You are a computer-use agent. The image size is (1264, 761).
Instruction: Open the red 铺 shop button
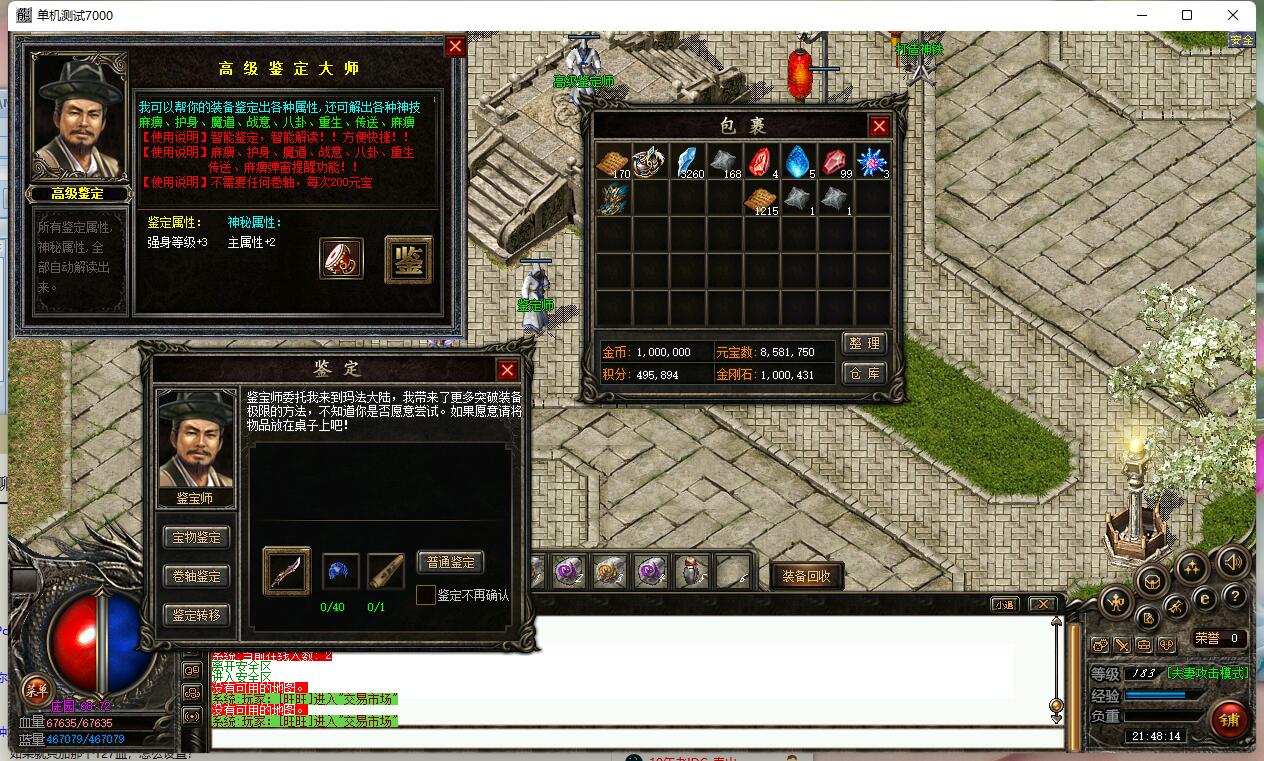coord(1229,719)
